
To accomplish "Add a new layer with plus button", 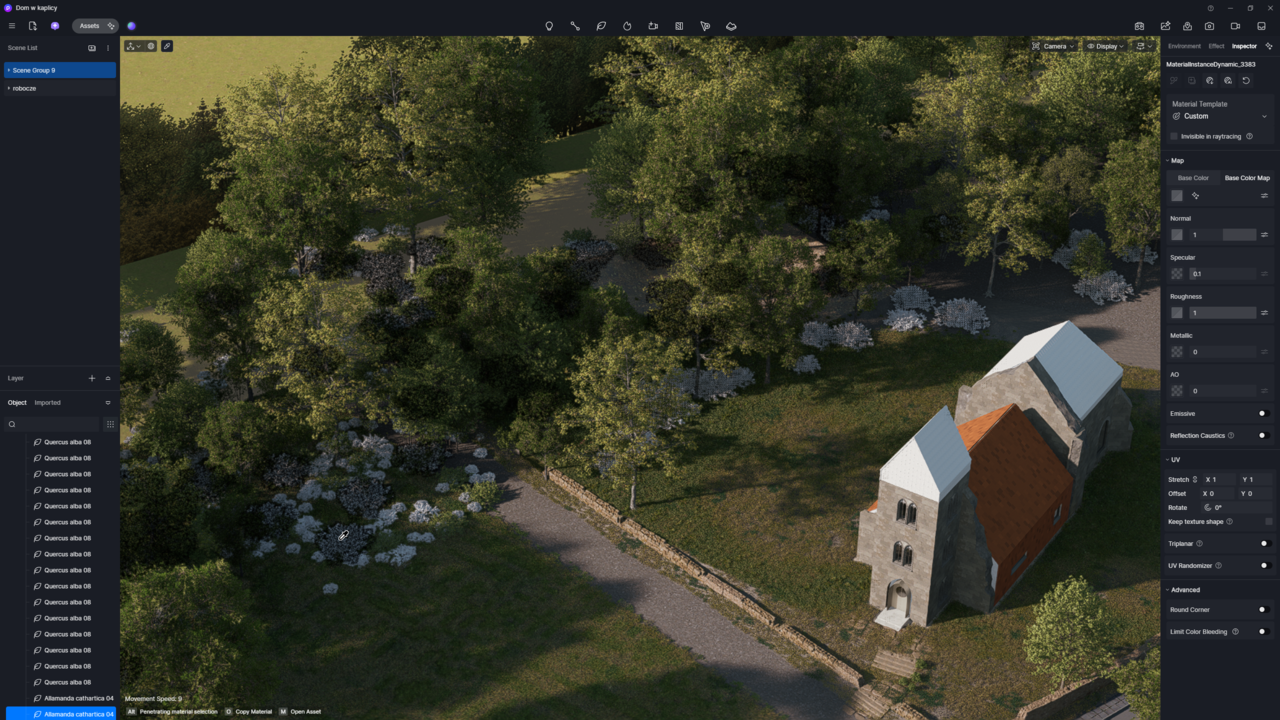I will 92,378.
